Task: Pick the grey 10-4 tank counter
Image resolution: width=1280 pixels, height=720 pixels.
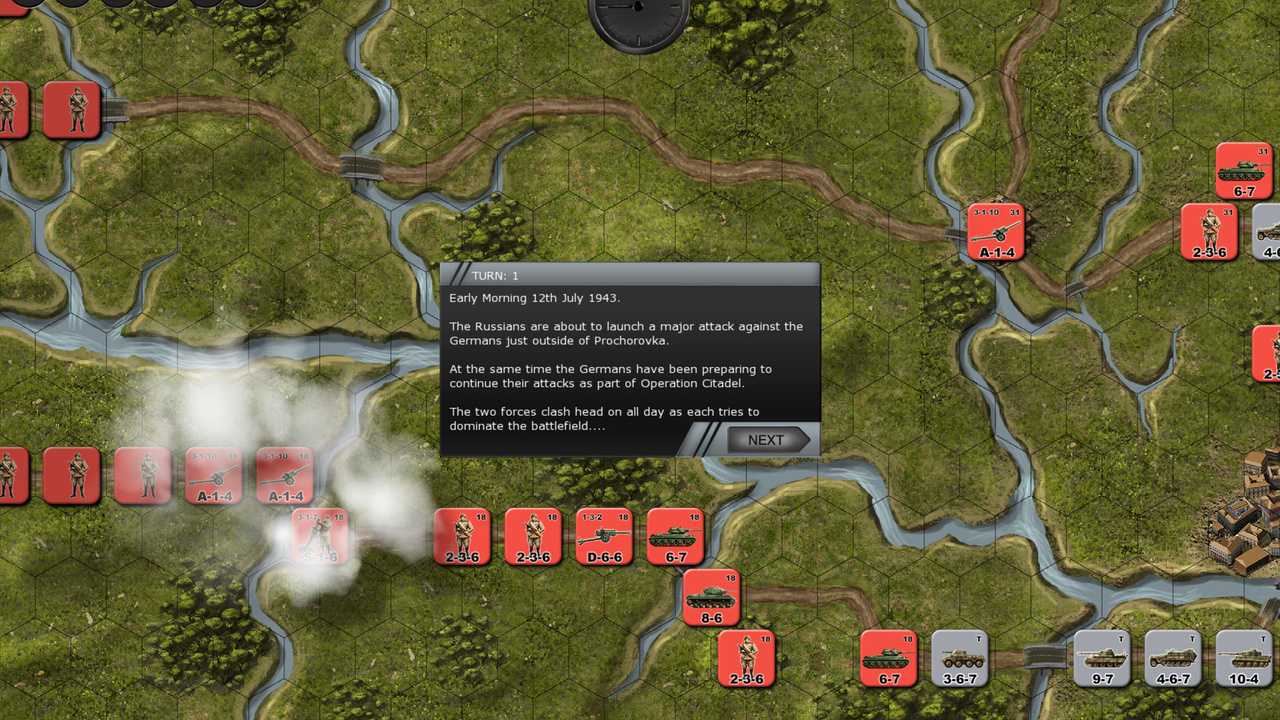Action: pos(1244,658)
